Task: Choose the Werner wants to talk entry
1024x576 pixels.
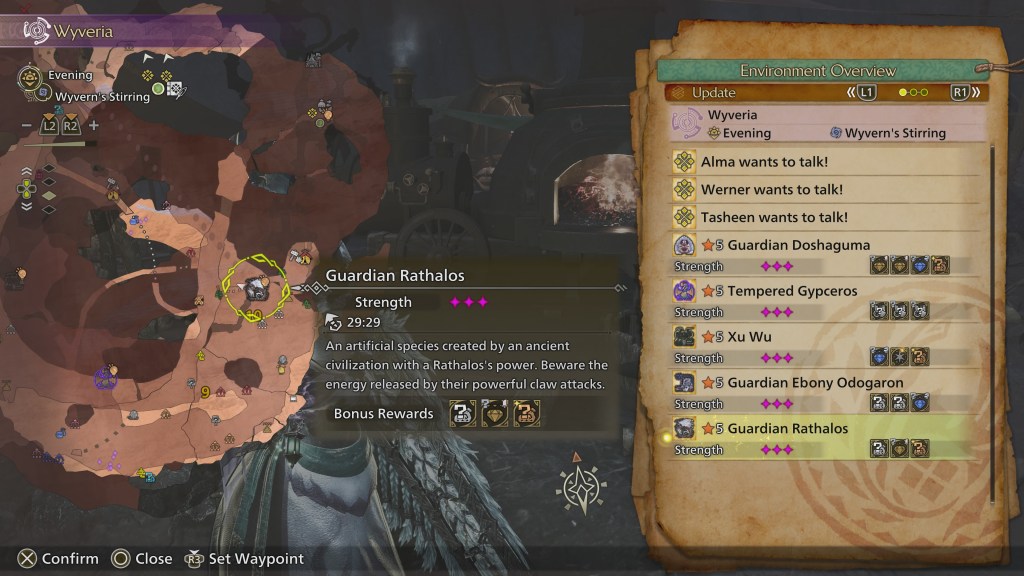Action: pos(771,189)
